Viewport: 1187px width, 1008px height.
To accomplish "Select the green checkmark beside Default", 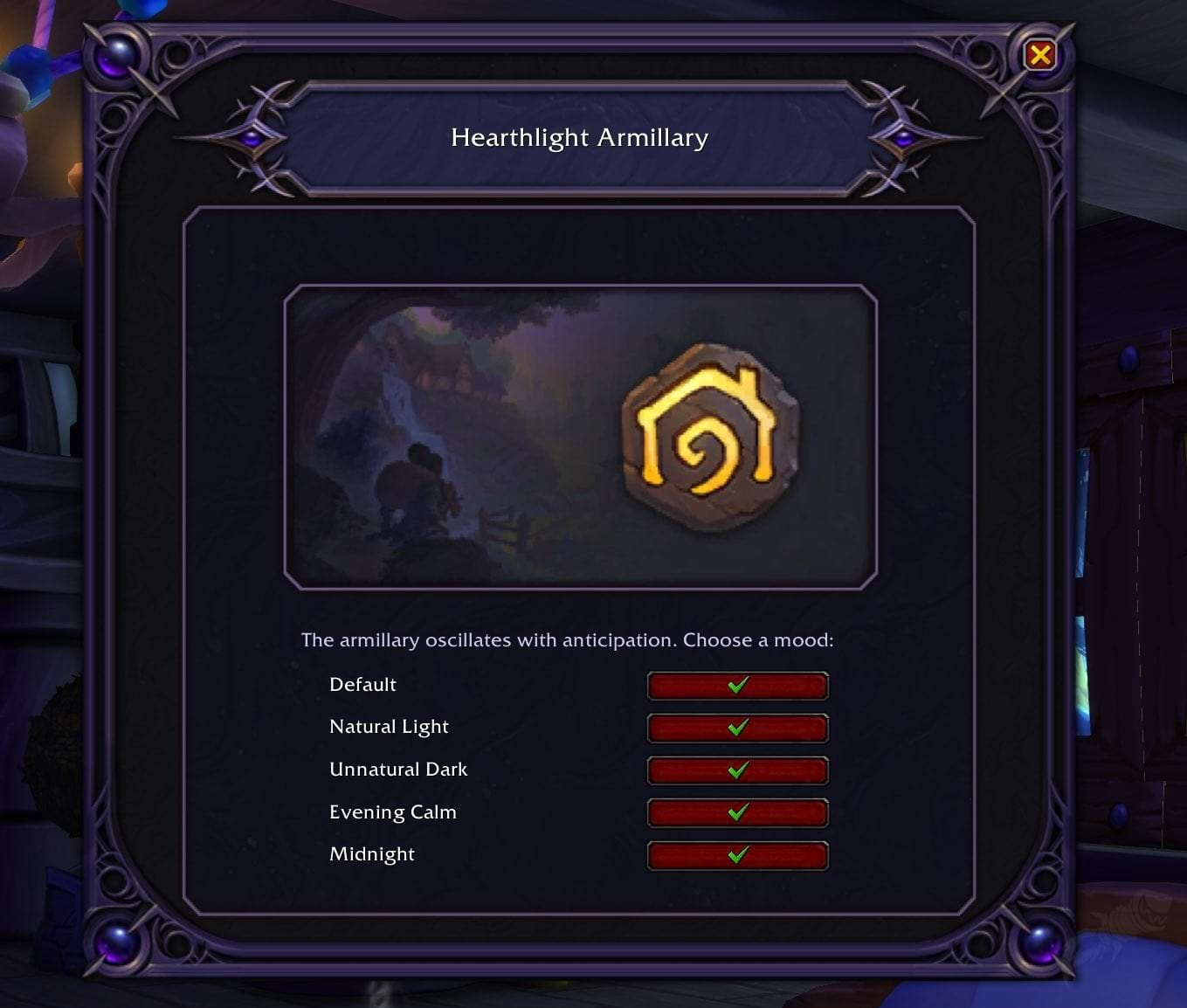I will [736, 686].
